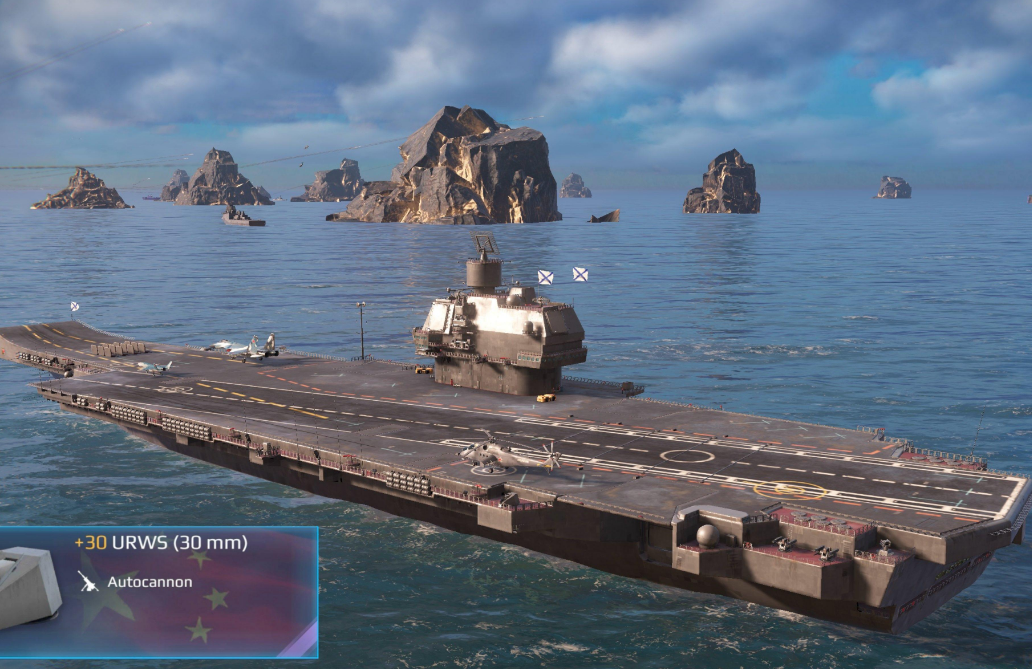
Task: Select the URWS (30 mm) autocannon card
Action: coord(158,590)
